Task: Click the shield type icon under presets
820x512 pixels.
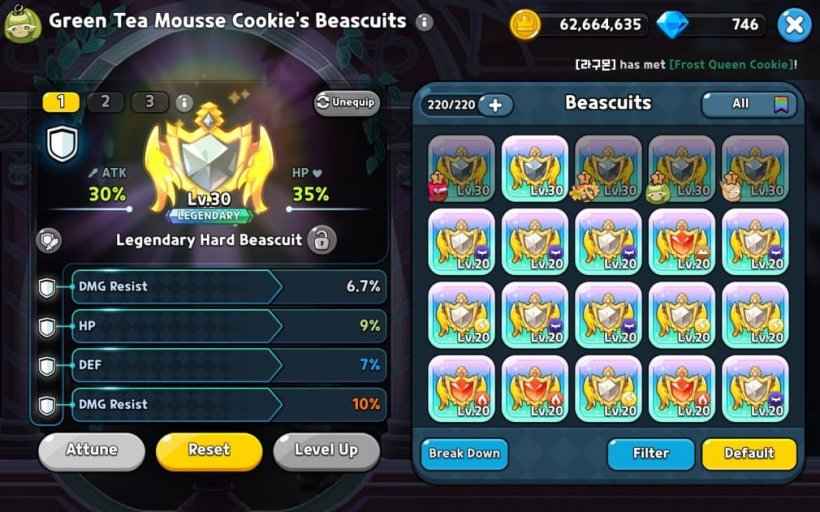Action: pyautogui.click(x=62, y=144)
